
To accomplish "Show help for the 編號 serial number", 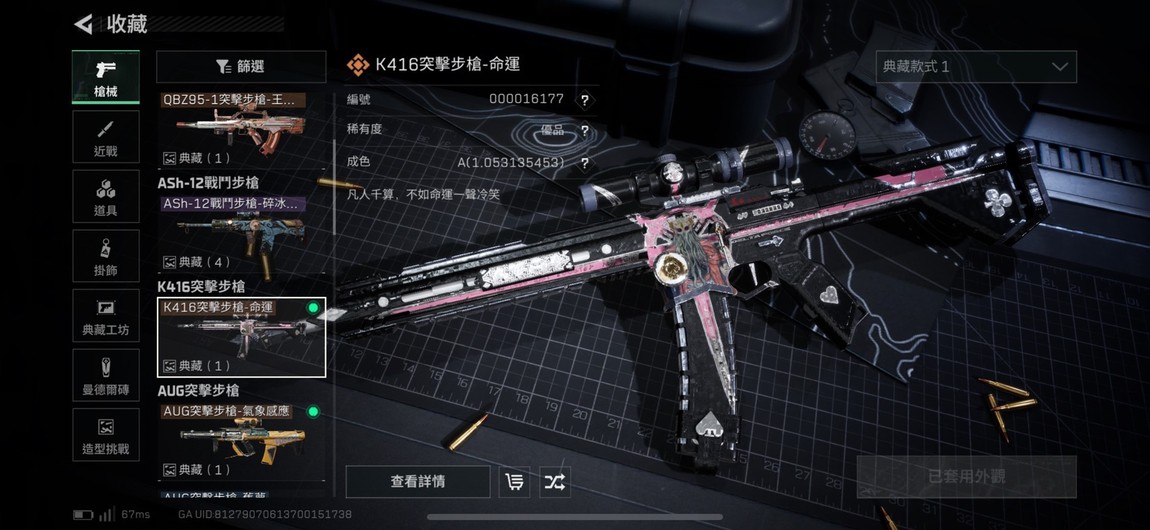I will (584, 100).
